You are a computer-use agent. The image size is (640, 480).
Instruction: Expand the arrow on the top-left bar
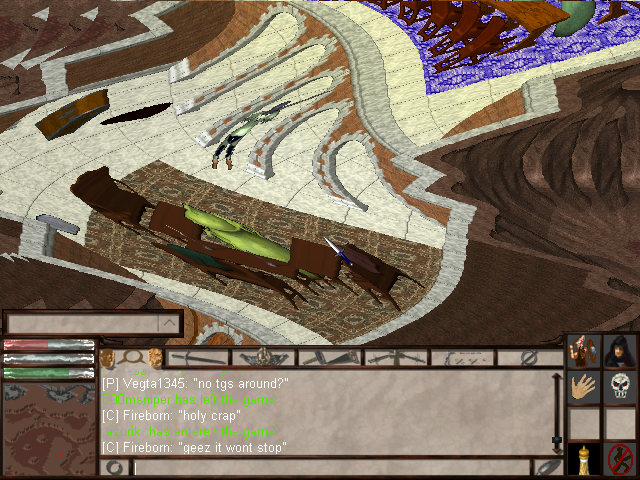169,323
